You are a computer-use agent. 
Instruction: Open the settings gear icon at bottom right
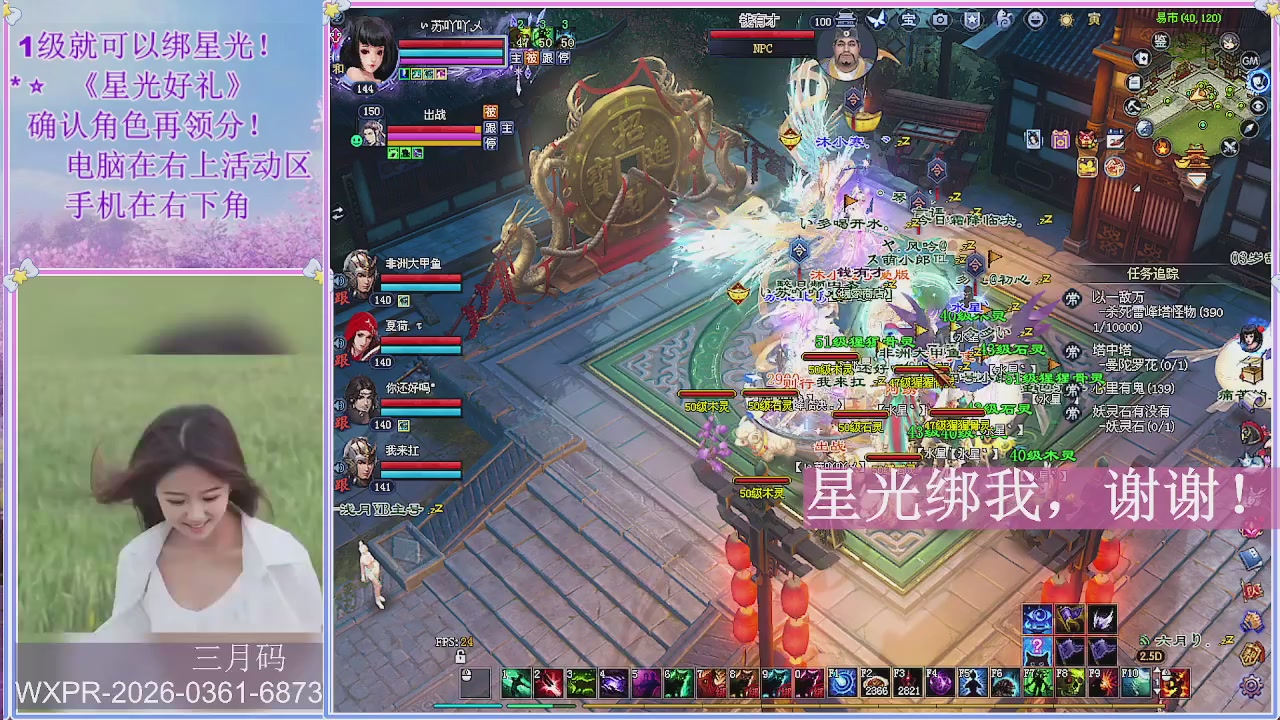[1251, 685]
